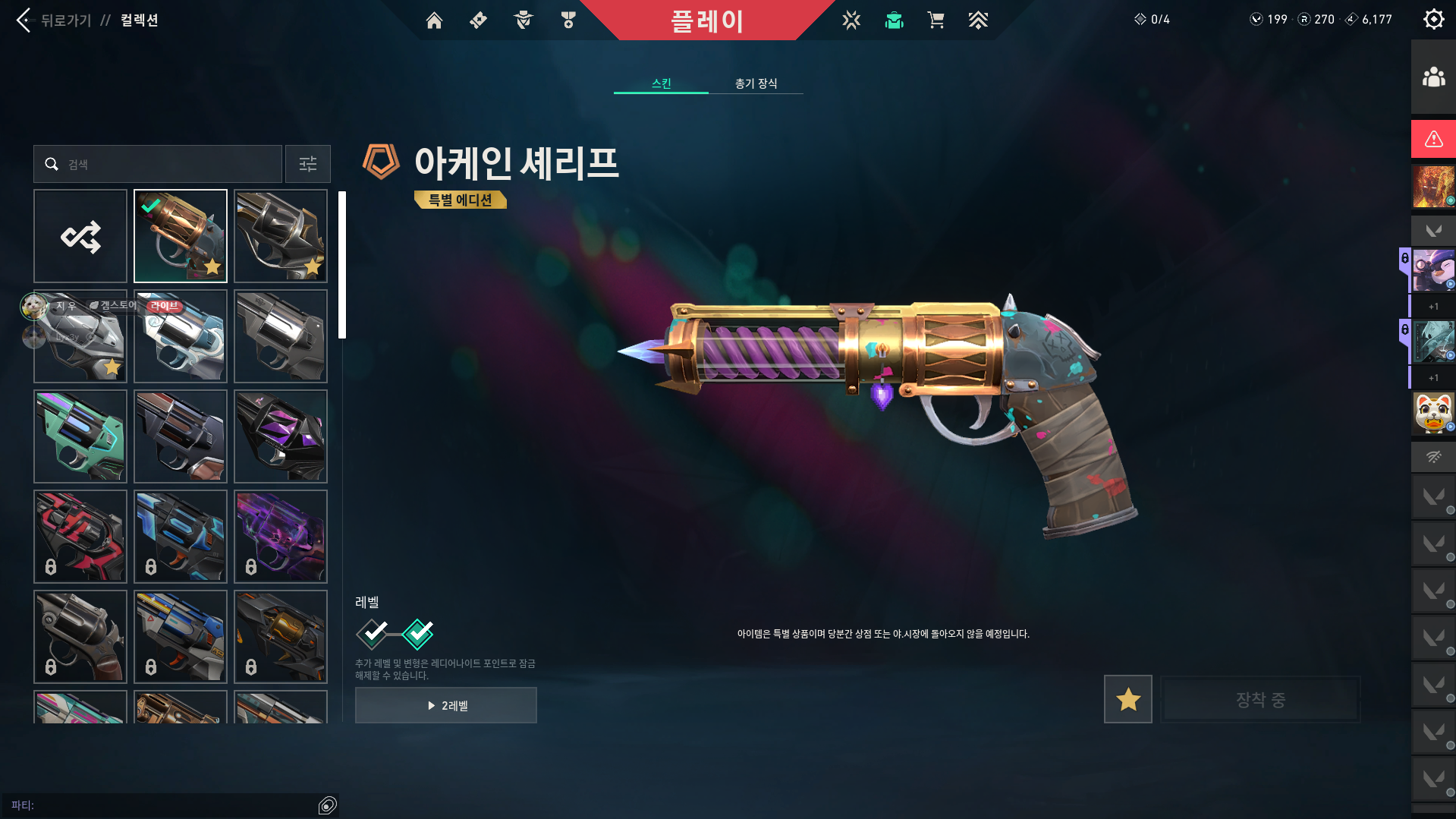The width and height of the screenshot is (1456, 819).
Task: Open the settings gear
Action: [1433, 19]
